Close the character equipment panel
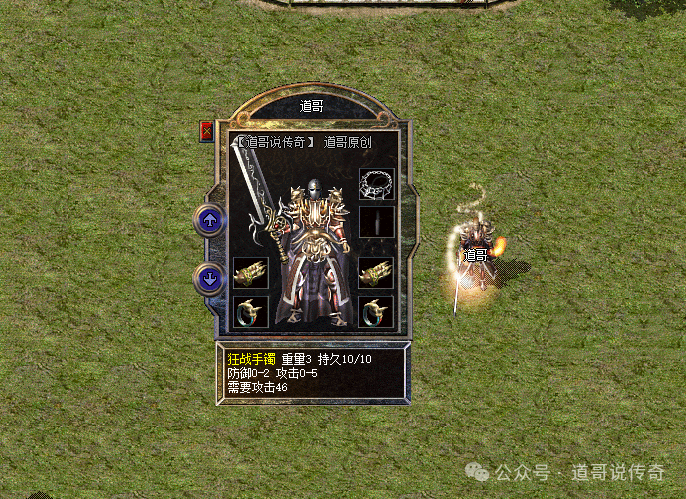This screenshot has width=686, height=499. (x=207, y=131)
